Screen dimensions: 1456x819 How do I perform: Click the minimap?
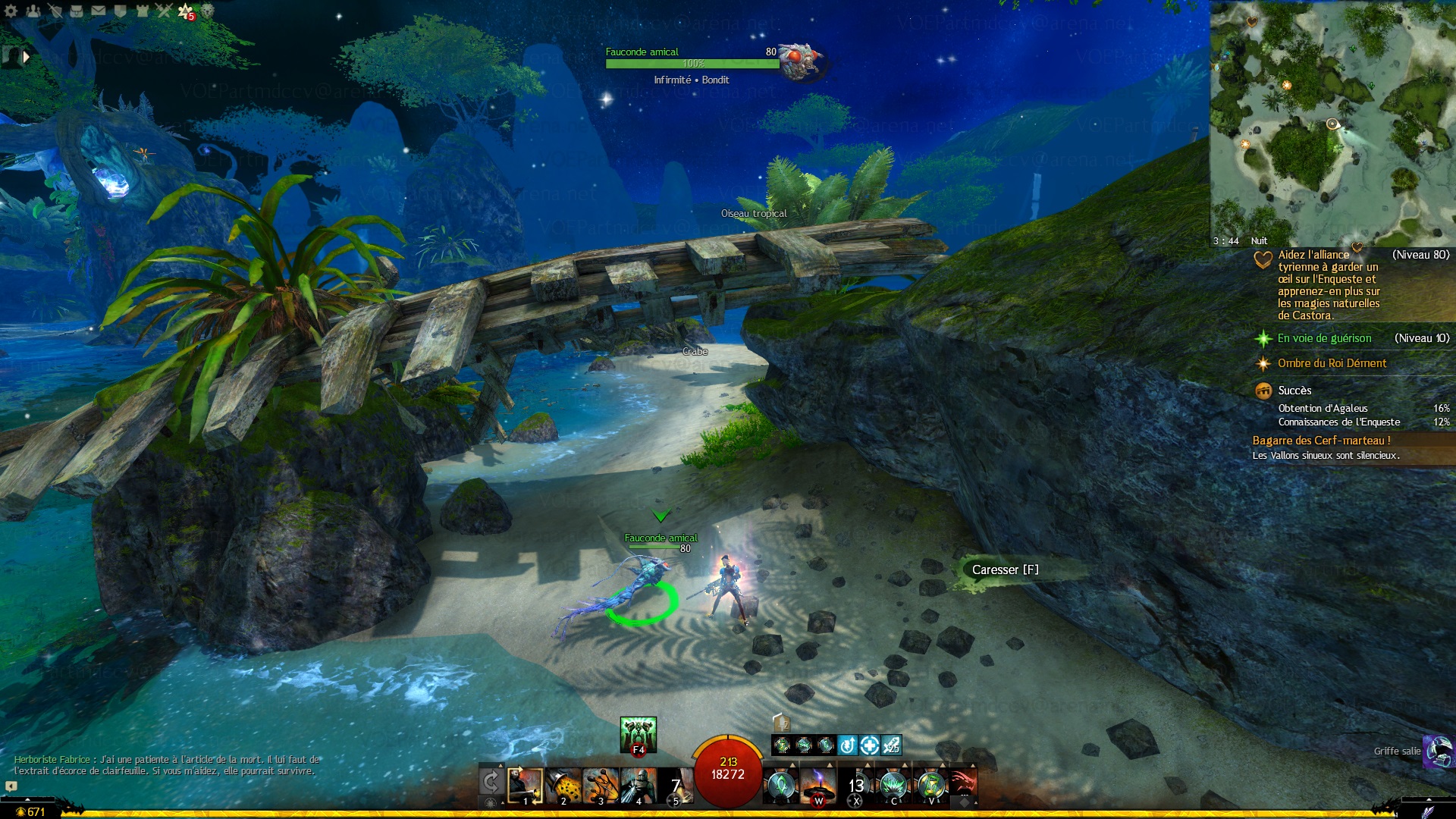coord(1332,123)
